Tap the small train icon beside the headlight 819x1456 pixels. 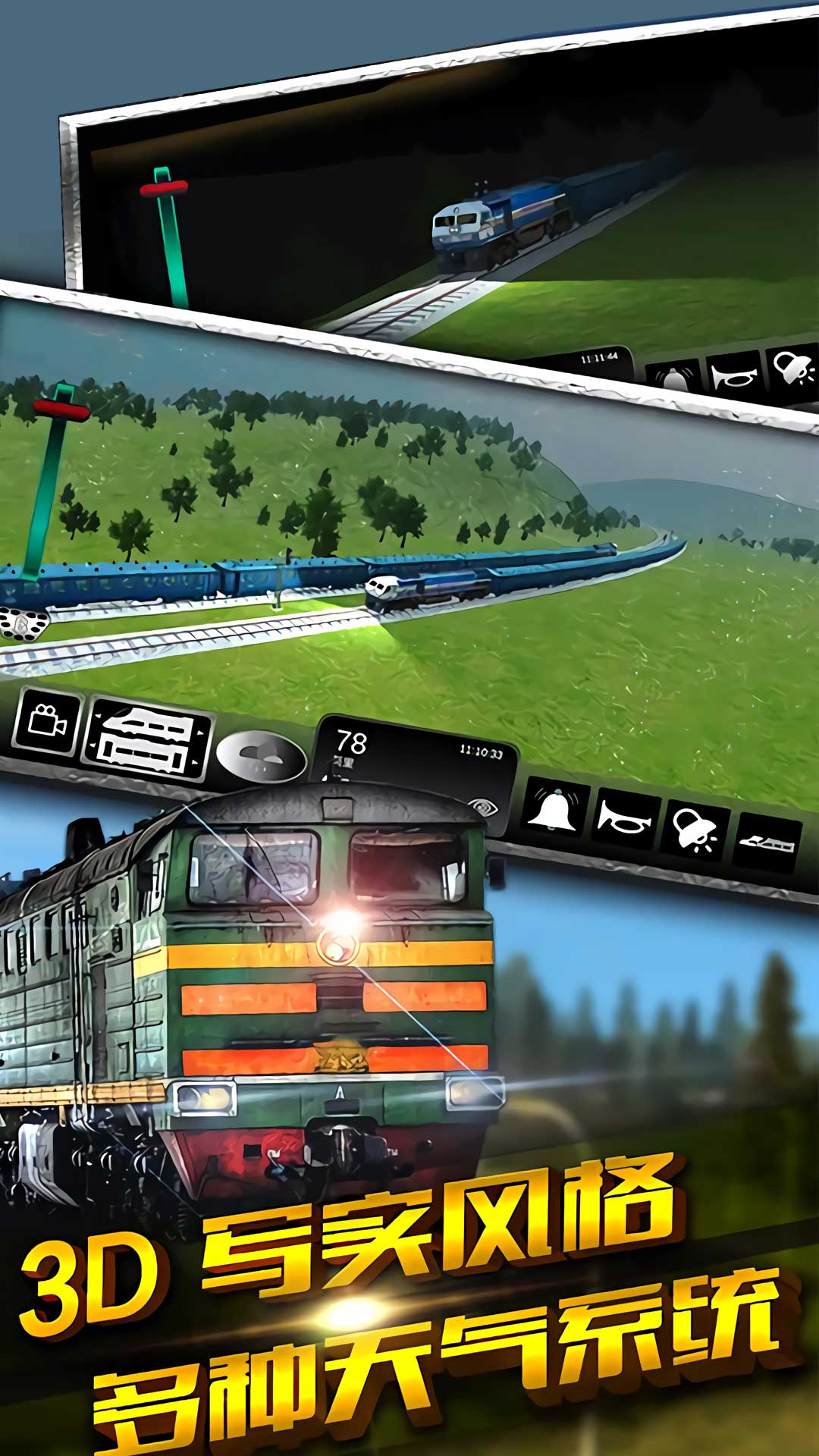766,843
